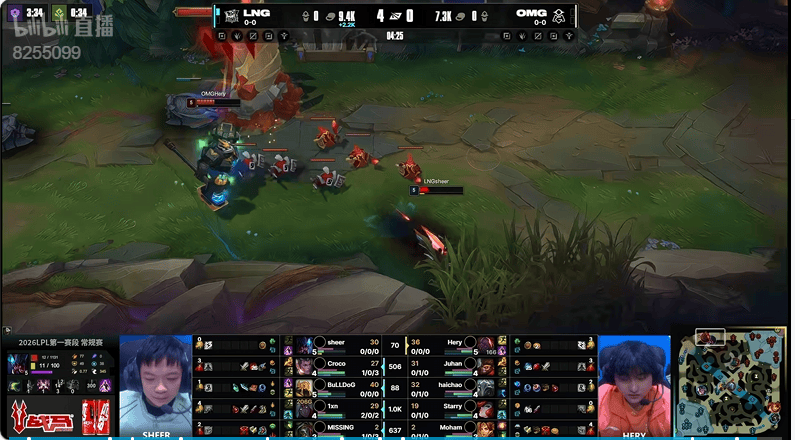Image resolution: width=795 pixels, height=440 pixels.
Task: Click the LNG team logo
Action: coord(229,16)
